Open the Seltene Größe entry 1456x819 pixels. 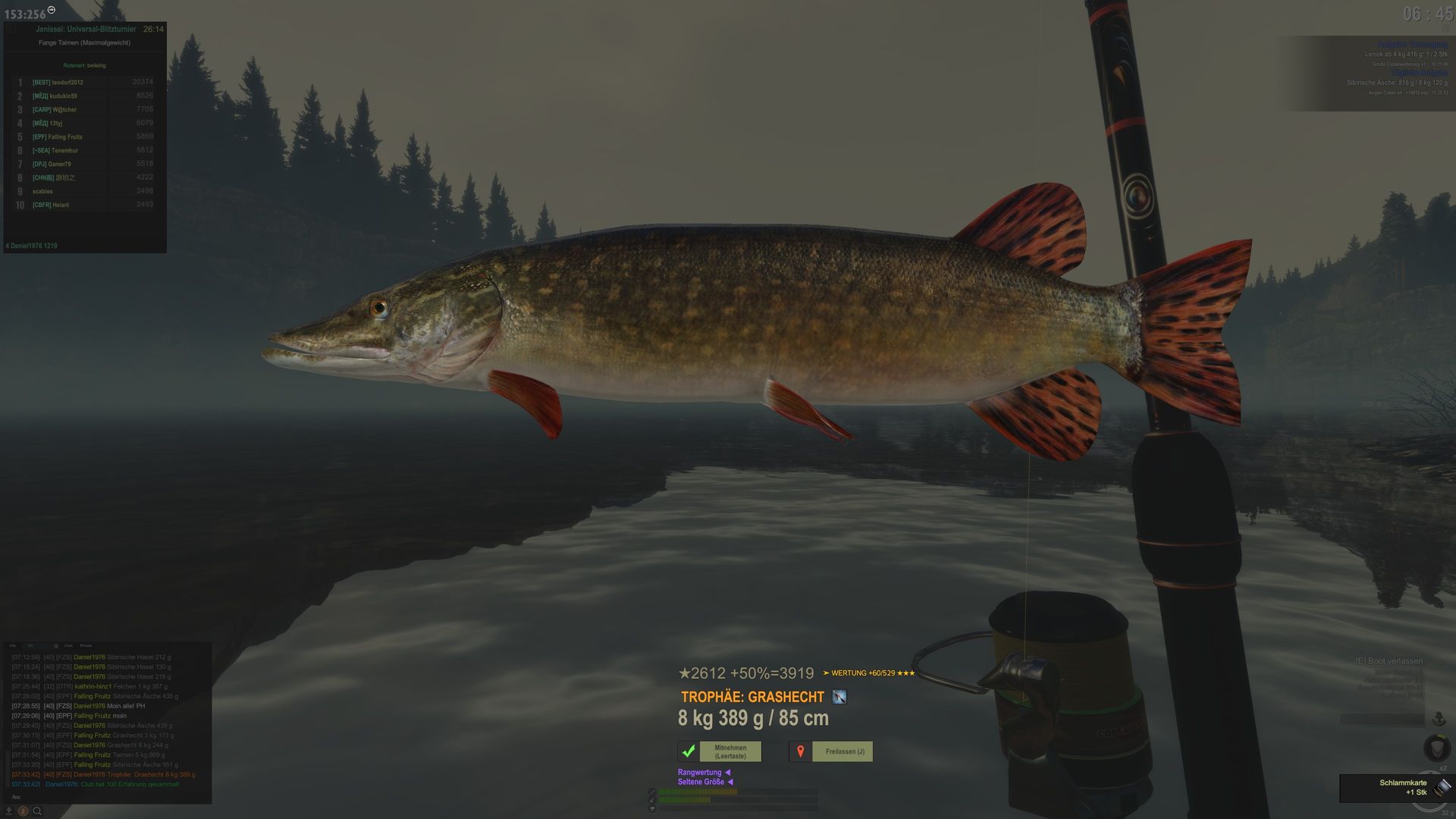click(701, 782)
